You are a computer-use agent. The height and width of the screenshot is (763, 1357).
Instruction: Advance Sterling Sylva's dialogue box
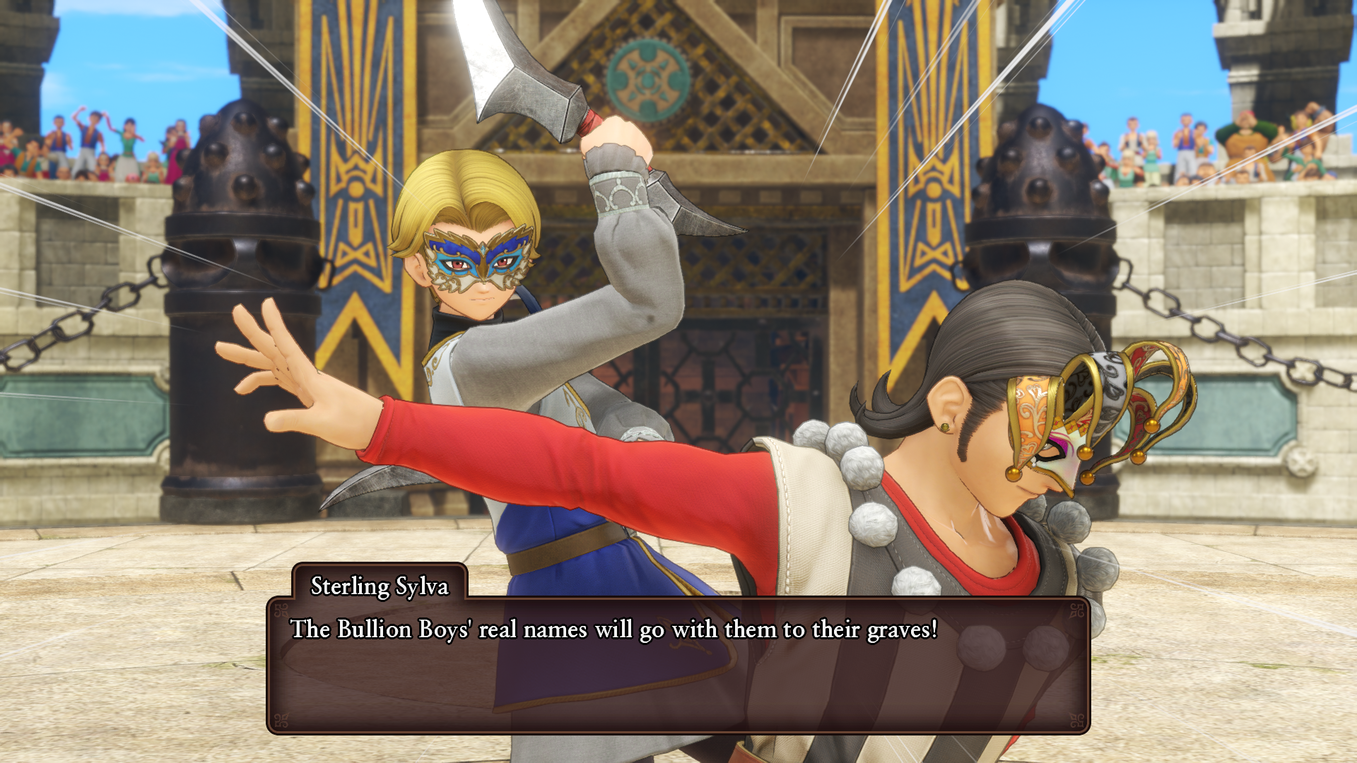(678, 664)
